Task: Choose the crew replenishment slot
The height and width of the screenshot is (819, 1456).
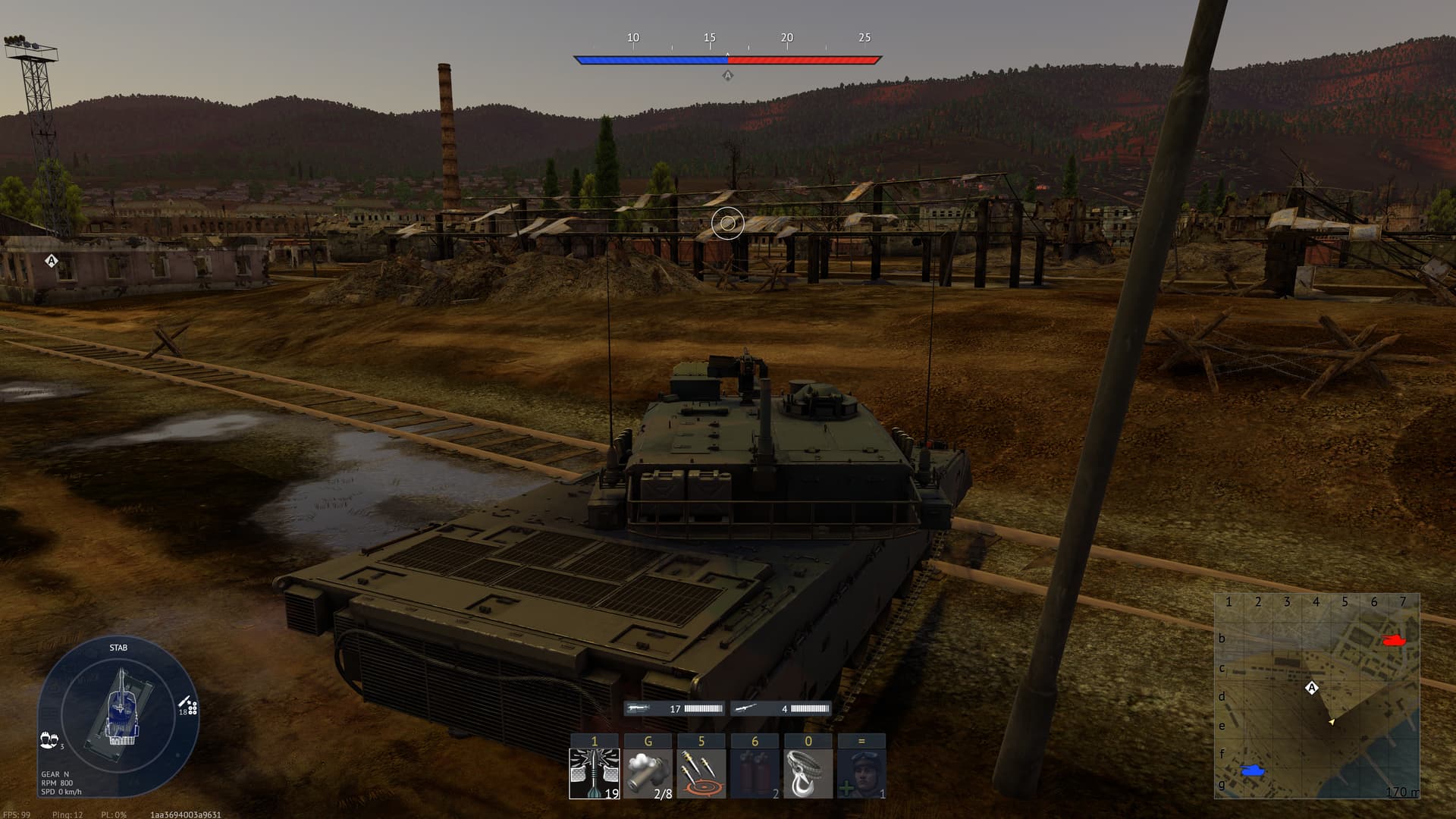Action: point(861,773)
